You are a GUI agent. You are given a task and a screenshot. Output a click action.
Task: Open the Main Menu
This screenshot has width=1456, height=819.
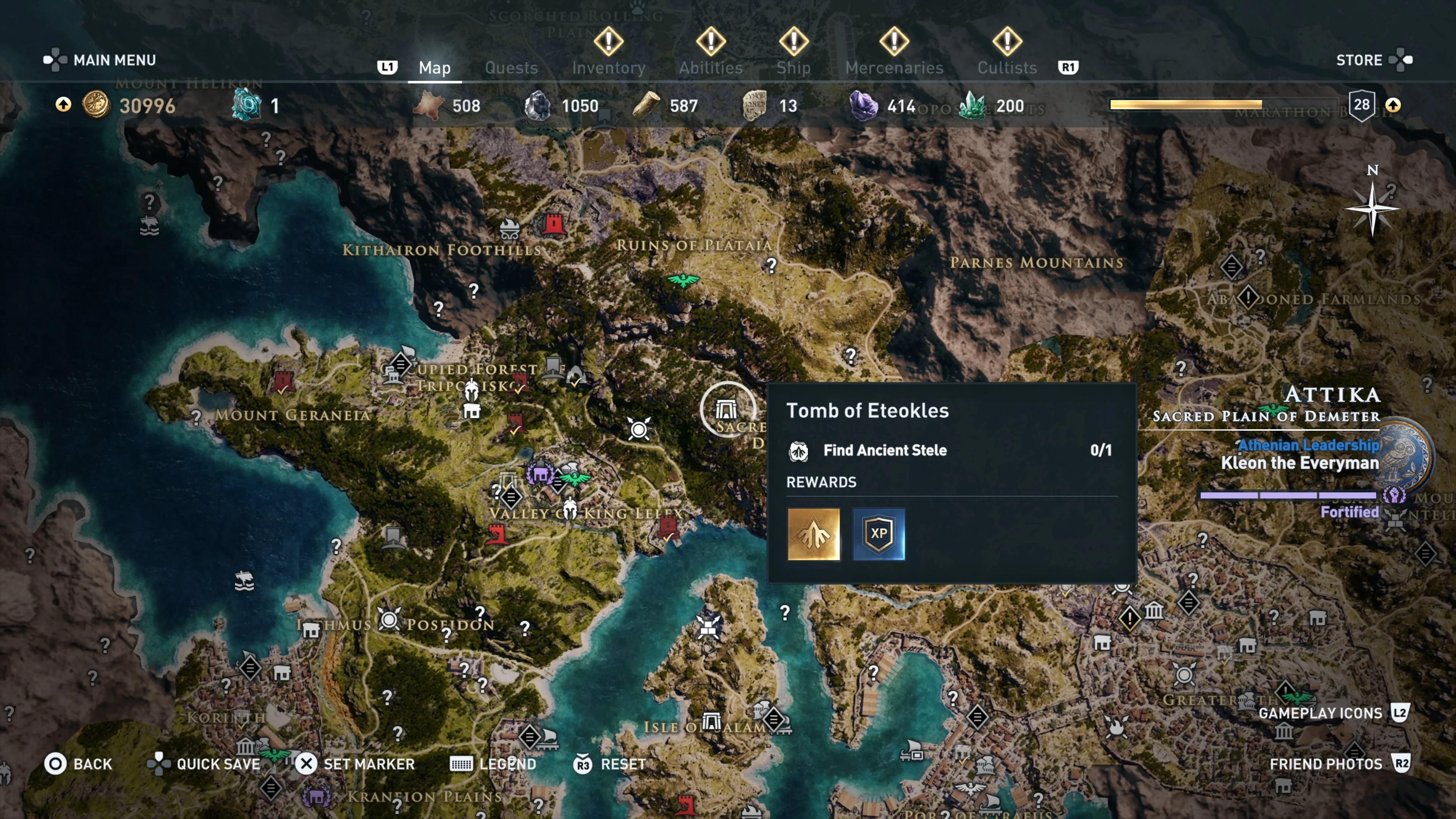coord(100,60)
